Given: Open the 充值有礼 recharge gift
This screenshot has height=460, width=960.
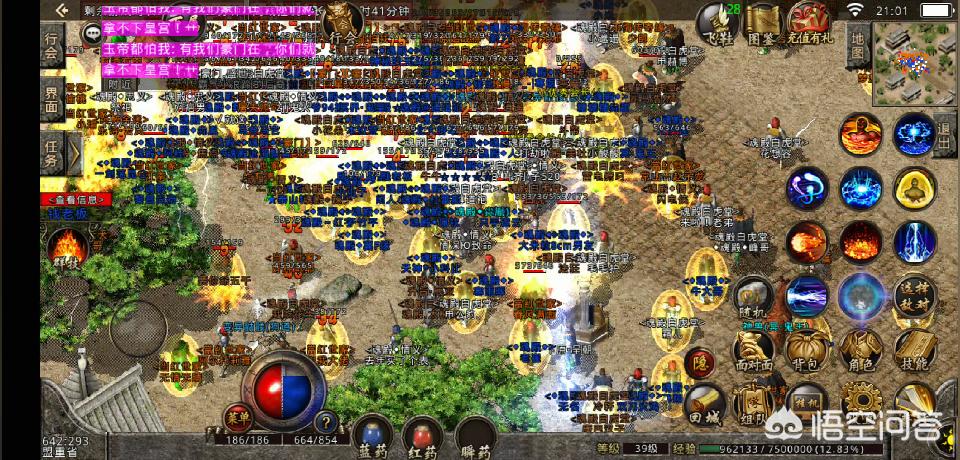Looking at the screenshot, I should tap(812, 20).
